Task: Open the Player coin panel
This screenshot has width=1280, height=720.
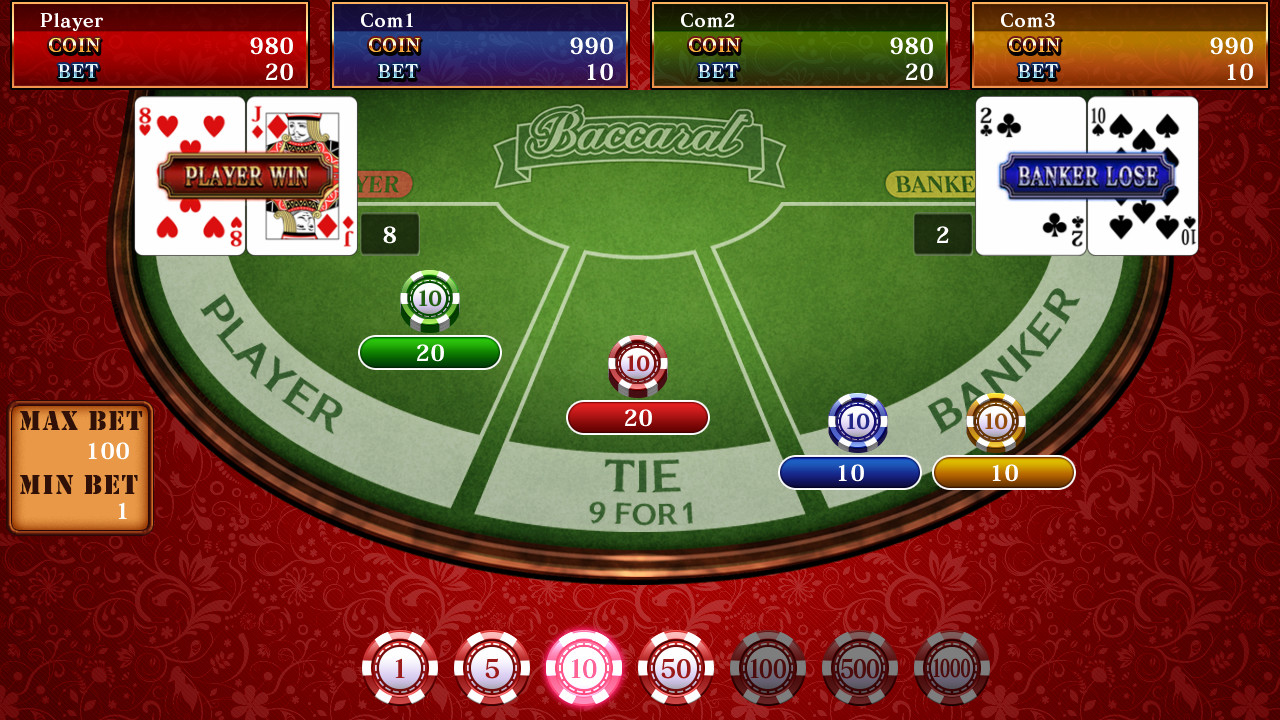Action: (x=160, y=45)
